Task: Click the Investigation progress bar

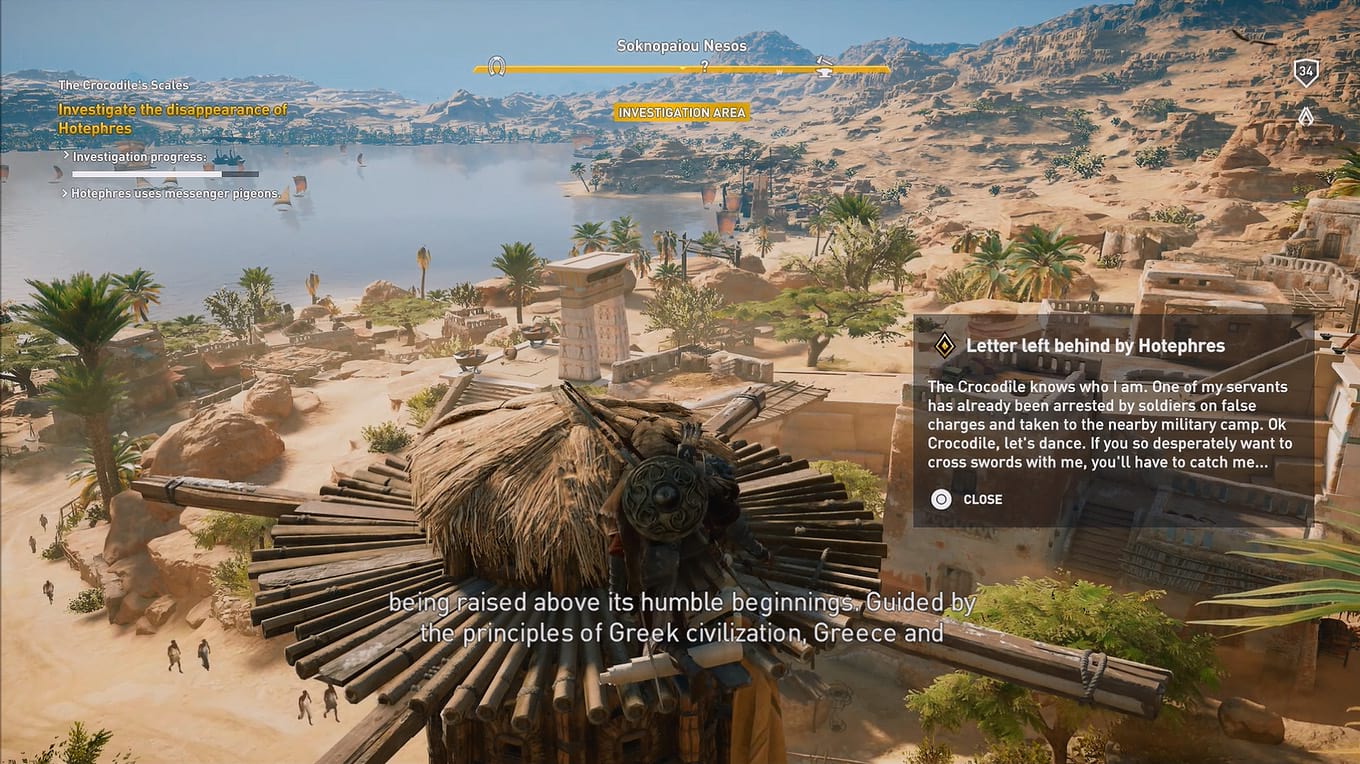Action: (x=146, y=173)
